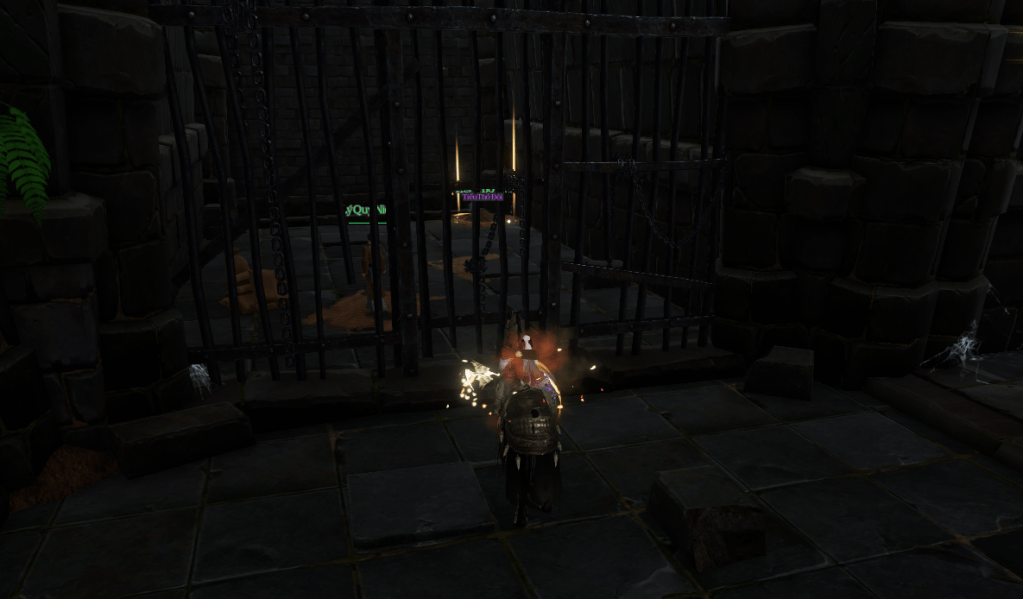
Task: Select the purple Tiểu Thổ Đội nameplate
Action: coord(482,197)
